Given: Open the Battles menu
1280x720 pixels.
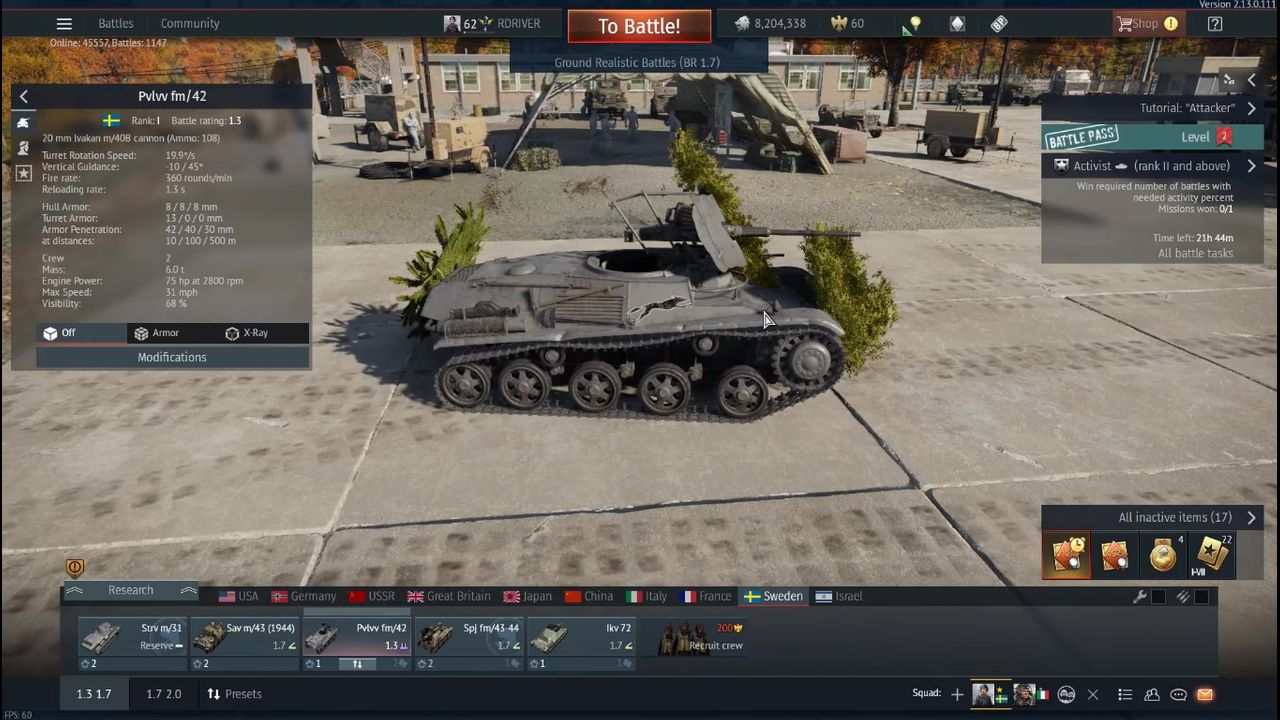Looking at the screenshot, I should (116, 23).
